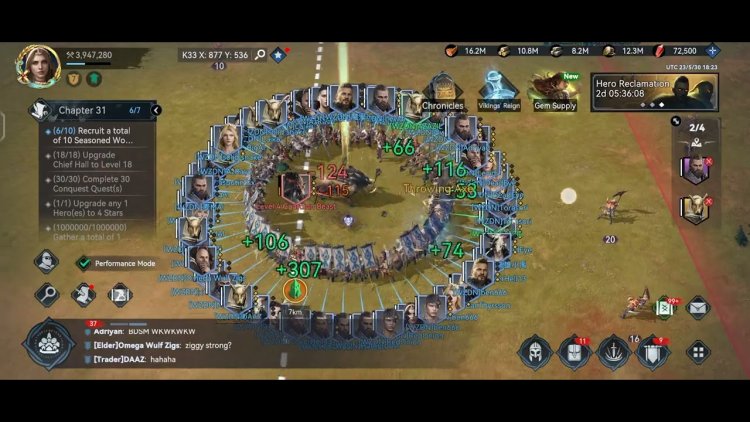Collapse the Chapter 31 quest panel
Screen dimensions: 750x422
156,110
